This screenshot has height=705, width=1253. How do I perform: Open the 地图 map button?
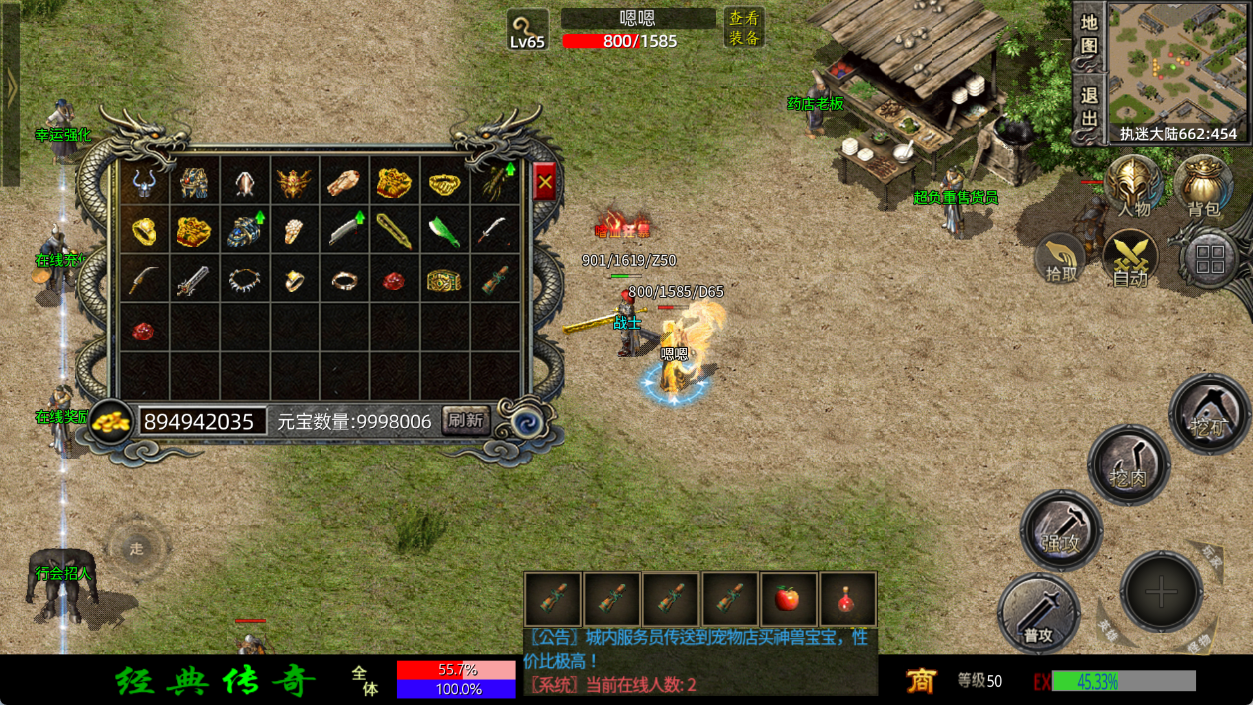coord(1089,33)
